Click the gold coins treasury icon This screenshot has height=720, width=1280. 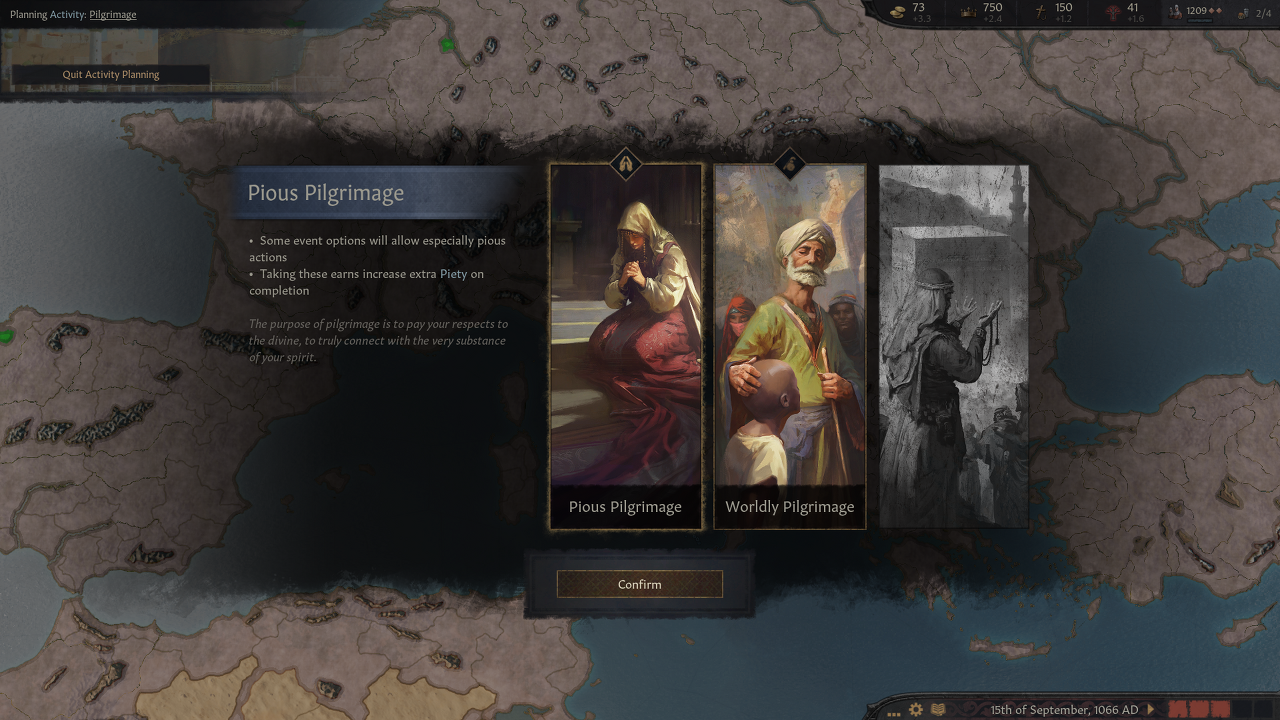pyautogui.click(x=897, y=11)
